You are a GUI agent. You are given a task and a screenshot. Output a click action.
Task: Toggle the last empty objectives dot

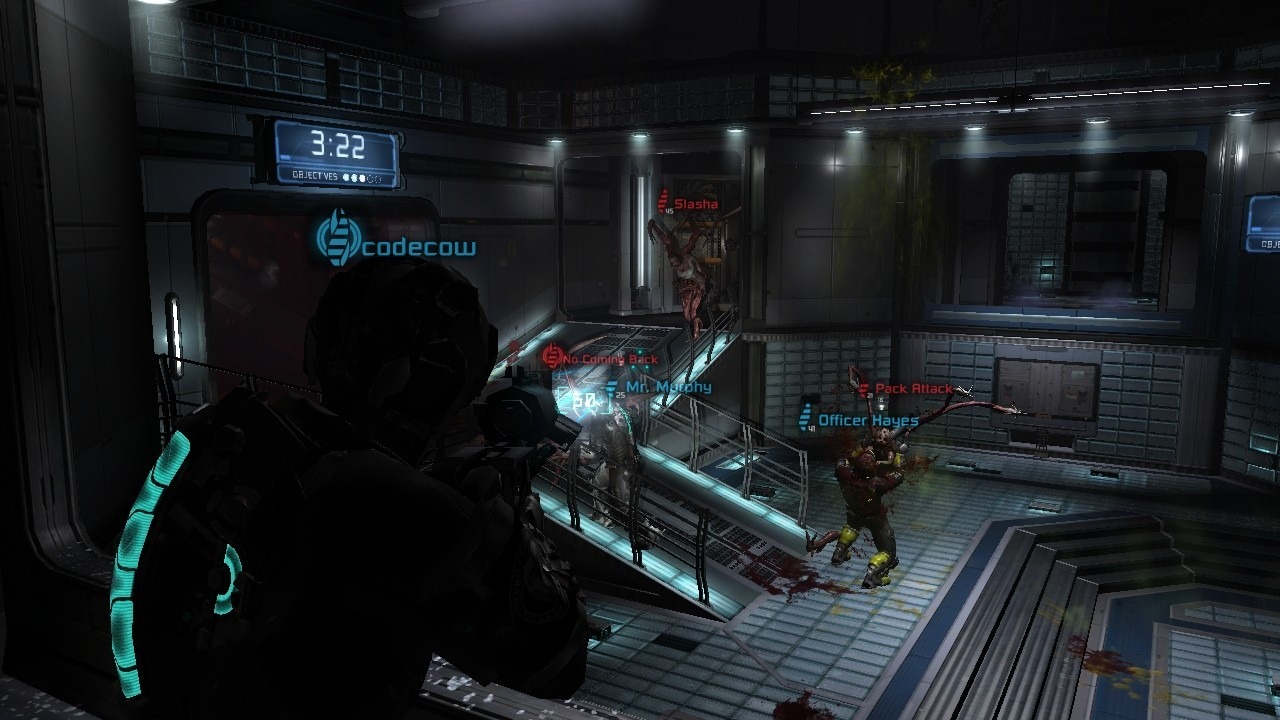(378, 178)
